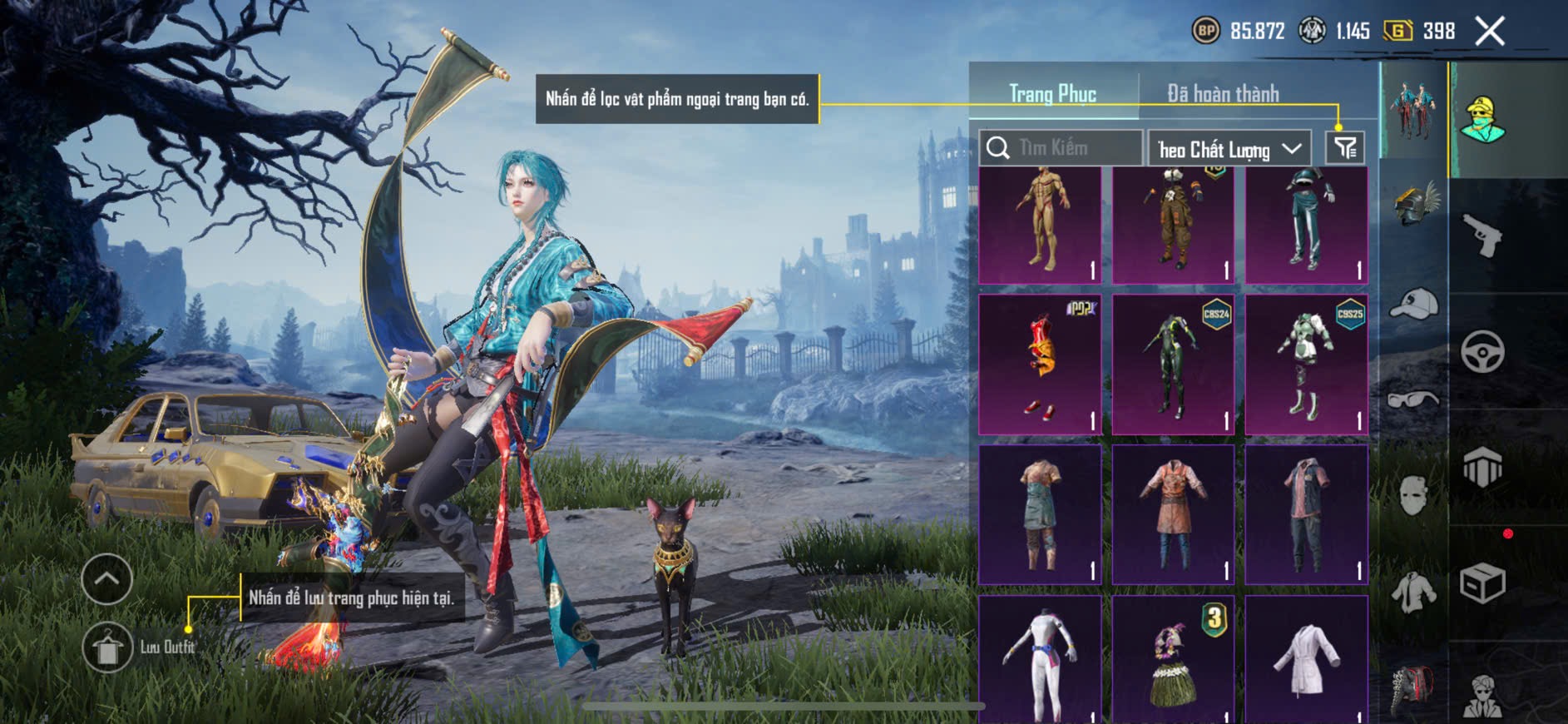Screen dimensions: 1568x724
Task: Click the Tìm Kiếm search box
Action: [x=1061, y=148]
